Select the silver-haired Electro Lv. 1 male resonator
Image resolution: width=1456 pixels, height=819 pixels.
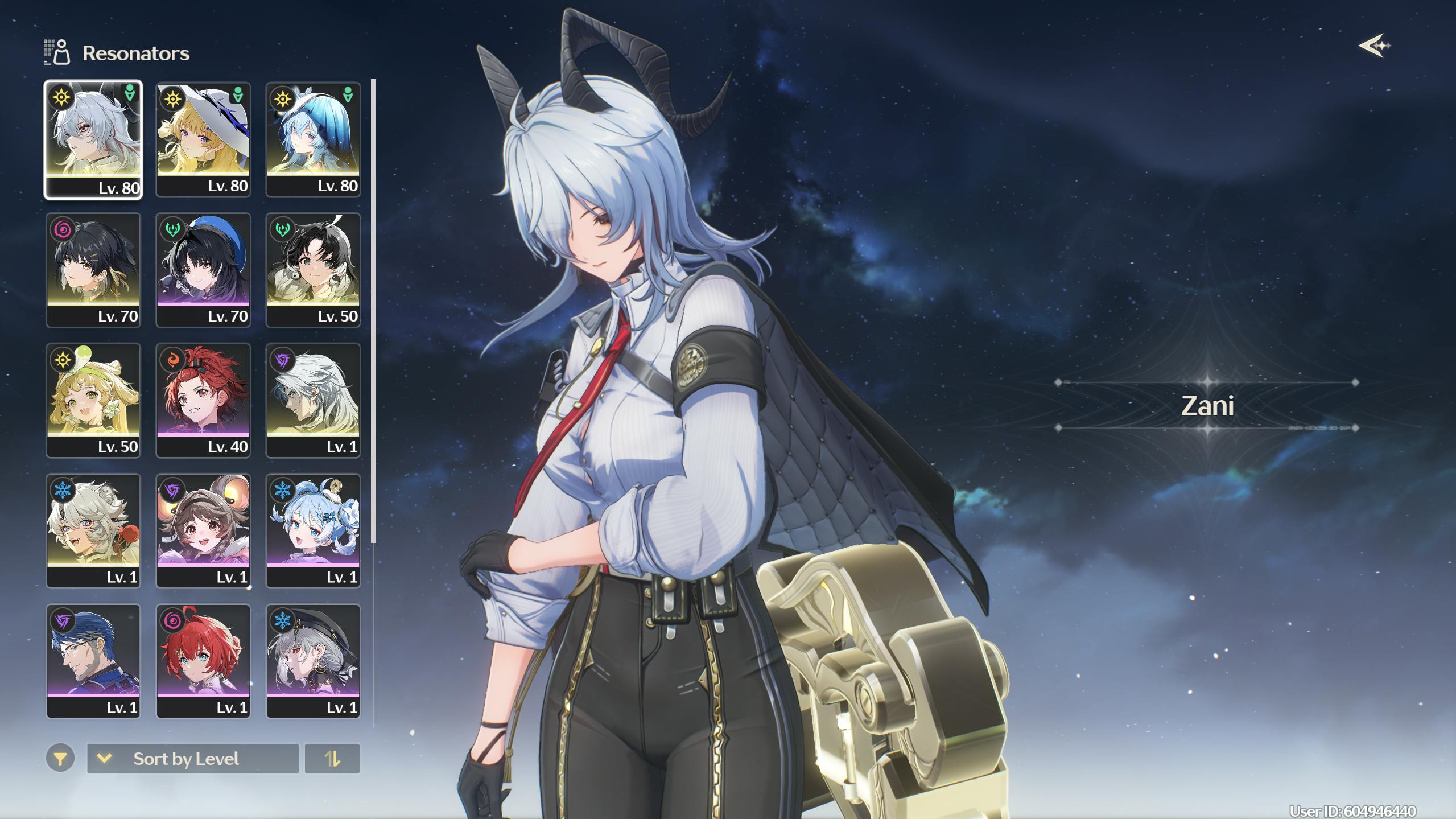tap(313, 400)
